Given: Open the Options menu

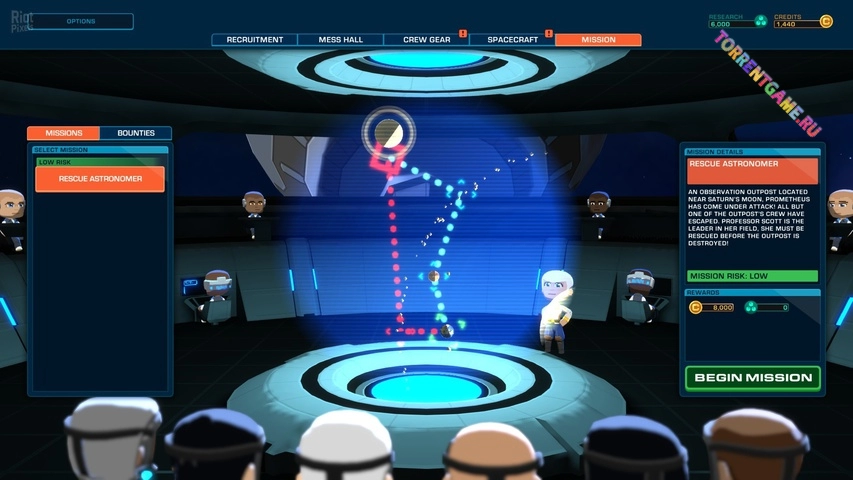Looking at the screenshot, I should tap(82, 21).
